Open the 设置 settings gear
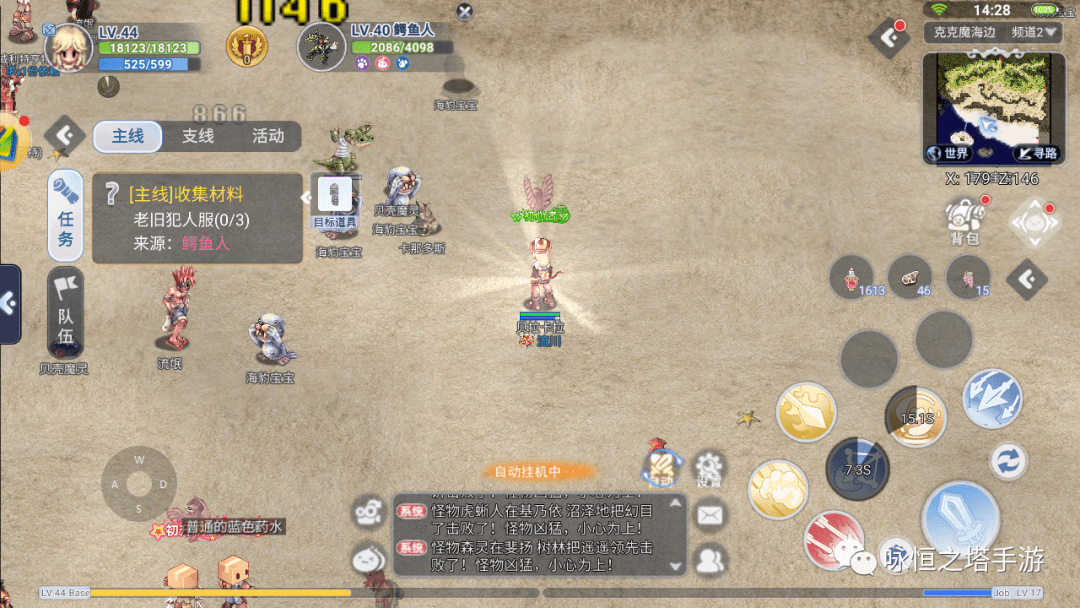The height and width of the screenshot is (608, 1080). click(709, 468)
